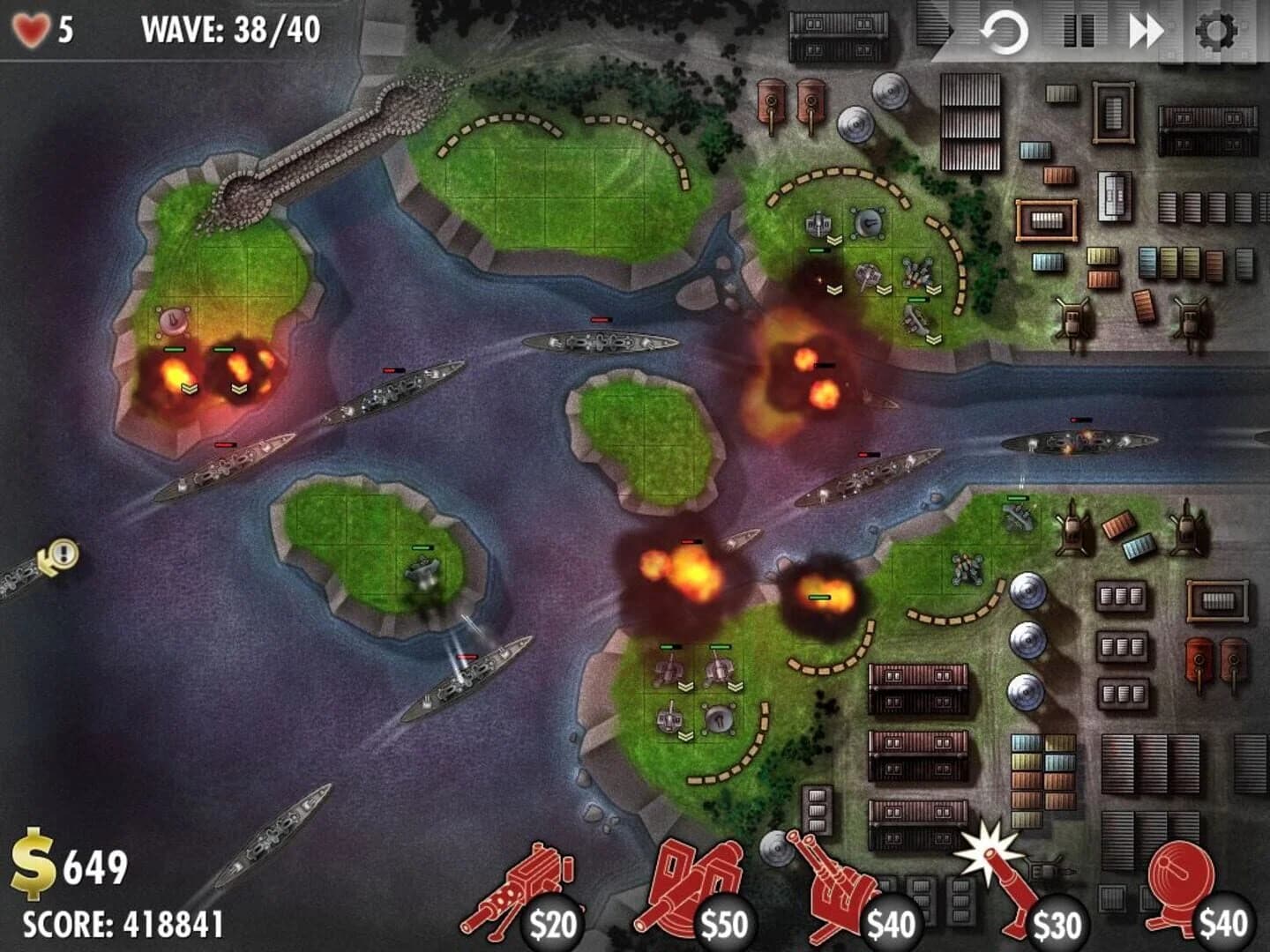Restart the level with the circular arrow
1270x952 pixels.
pos(1005,27)
